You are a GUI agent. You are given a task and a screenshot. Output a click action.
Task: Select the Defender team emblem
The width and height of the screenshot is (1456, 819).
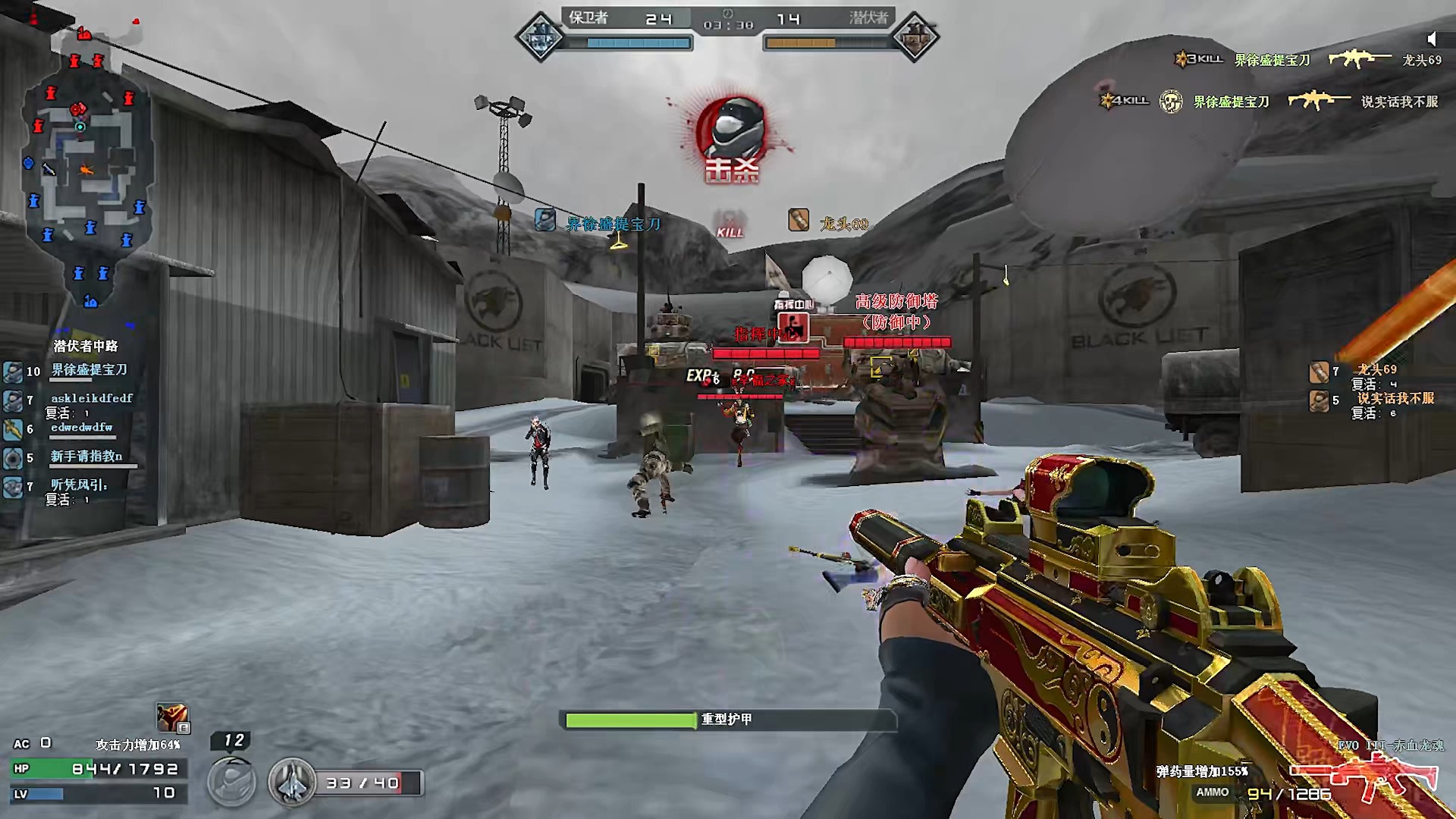540,36
